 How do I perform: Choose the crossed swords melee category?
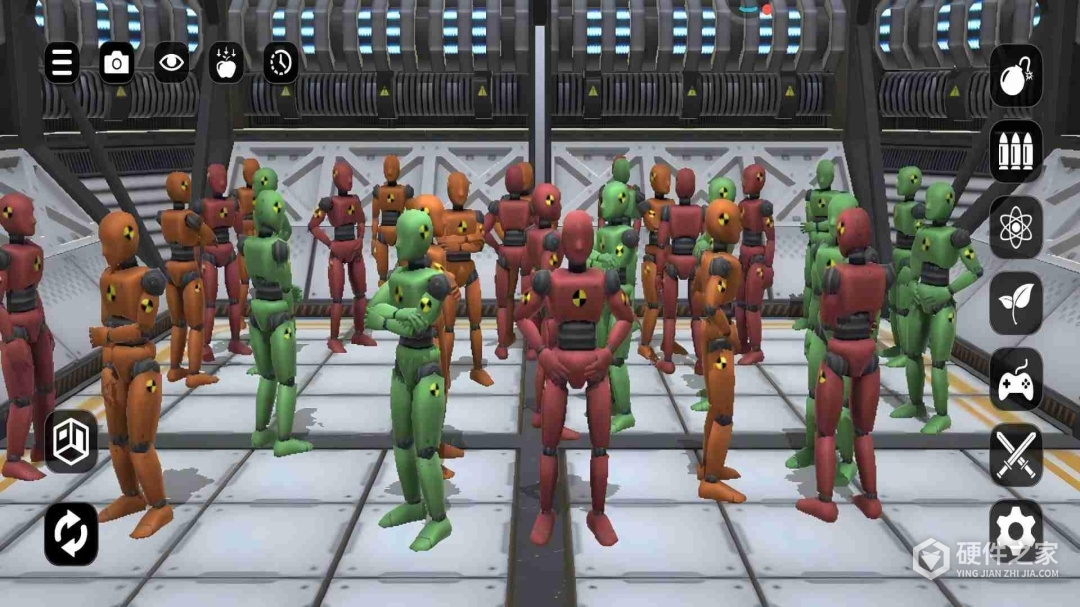[x=1016, y=455]
